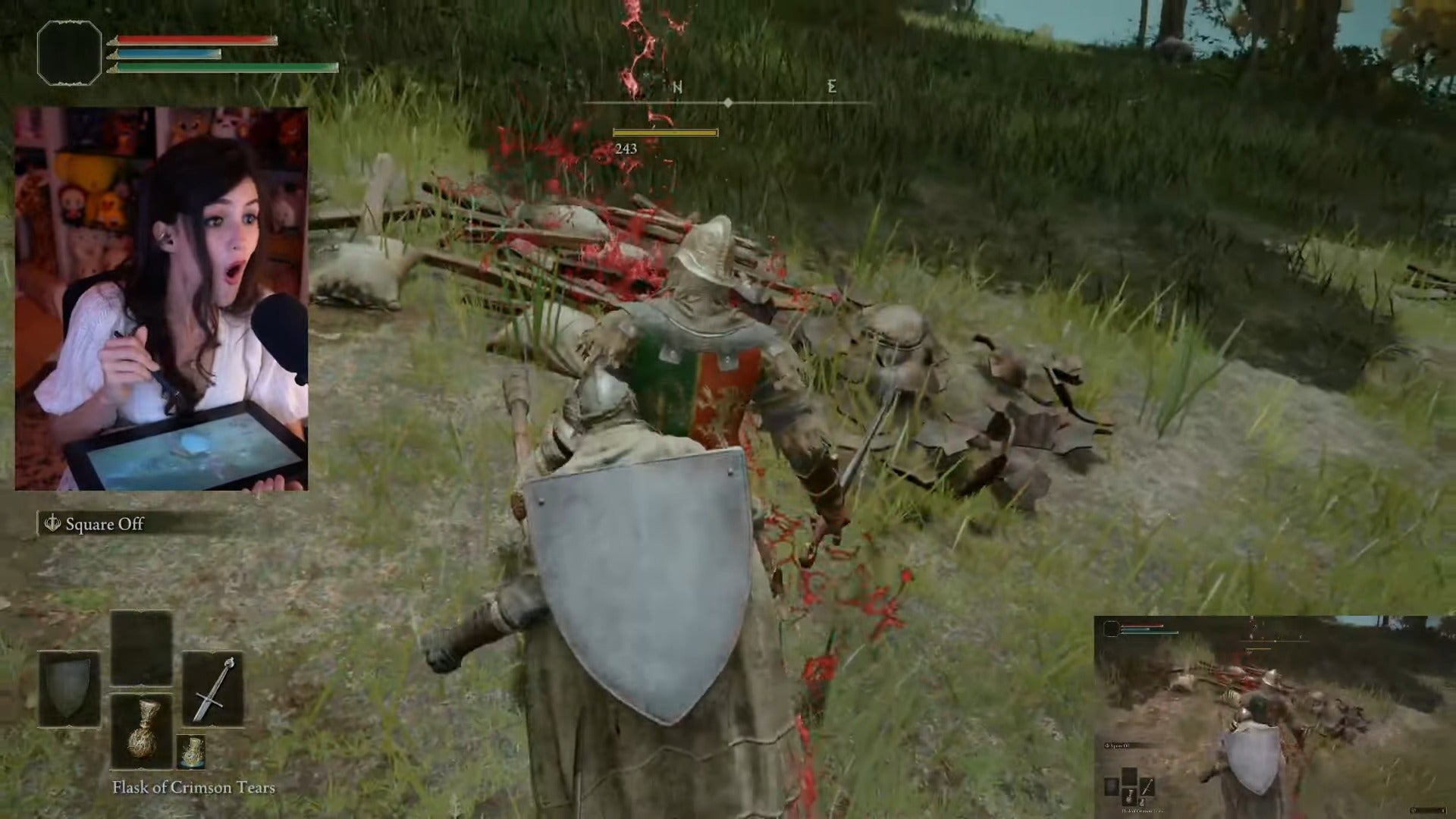Click the Square Off text label

pyautogui.click(x=104, y=523)
